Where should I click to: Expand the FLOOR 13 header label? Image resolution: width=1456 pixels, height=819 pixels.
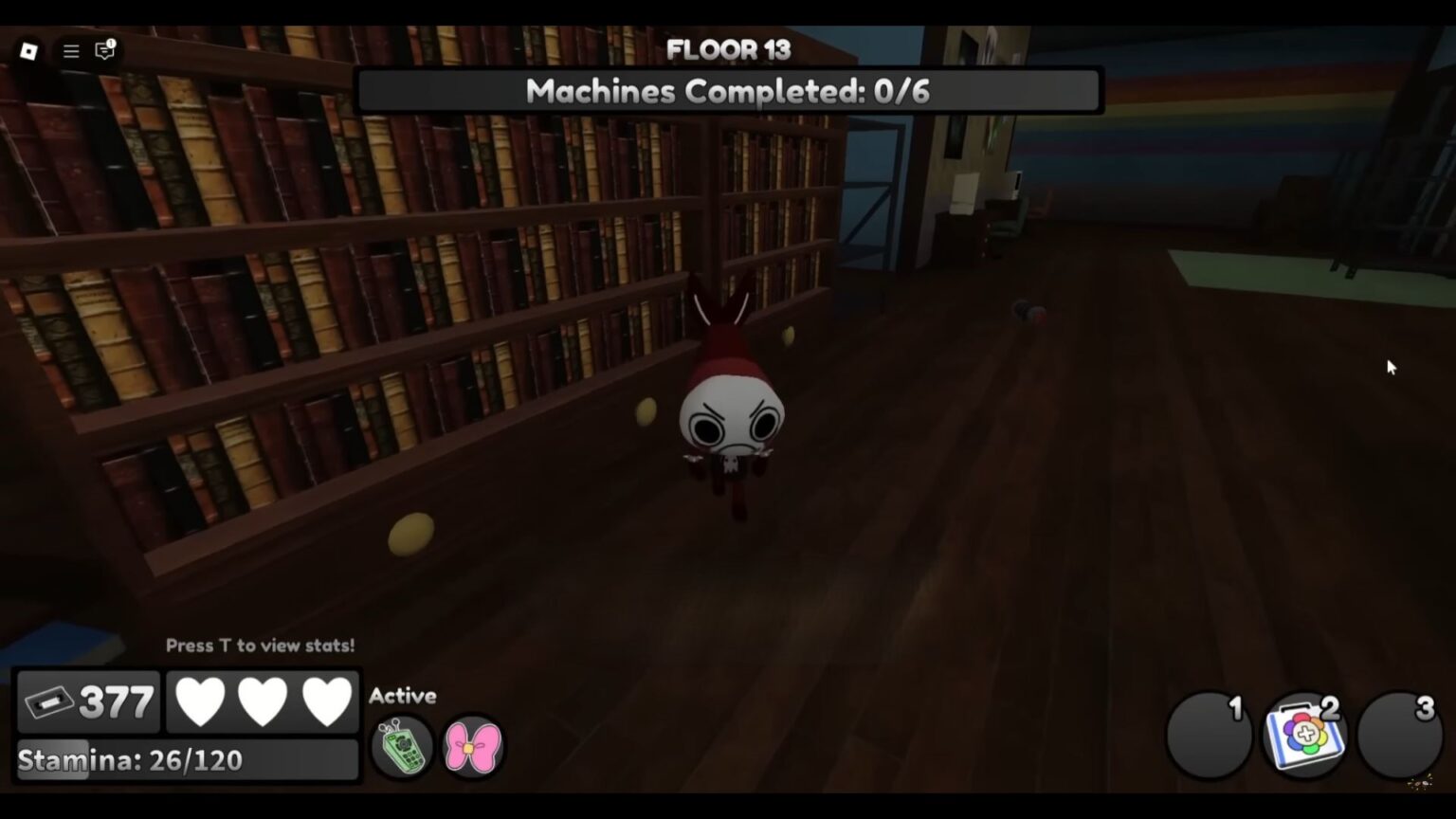(730, 50)
